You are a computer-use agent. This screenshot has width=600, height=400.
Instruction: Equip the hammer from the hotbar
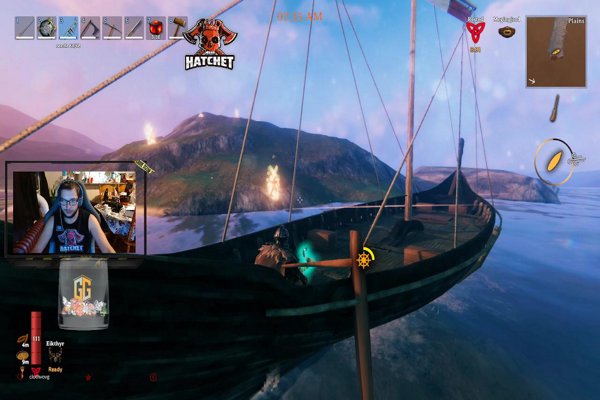click(178, 27)
